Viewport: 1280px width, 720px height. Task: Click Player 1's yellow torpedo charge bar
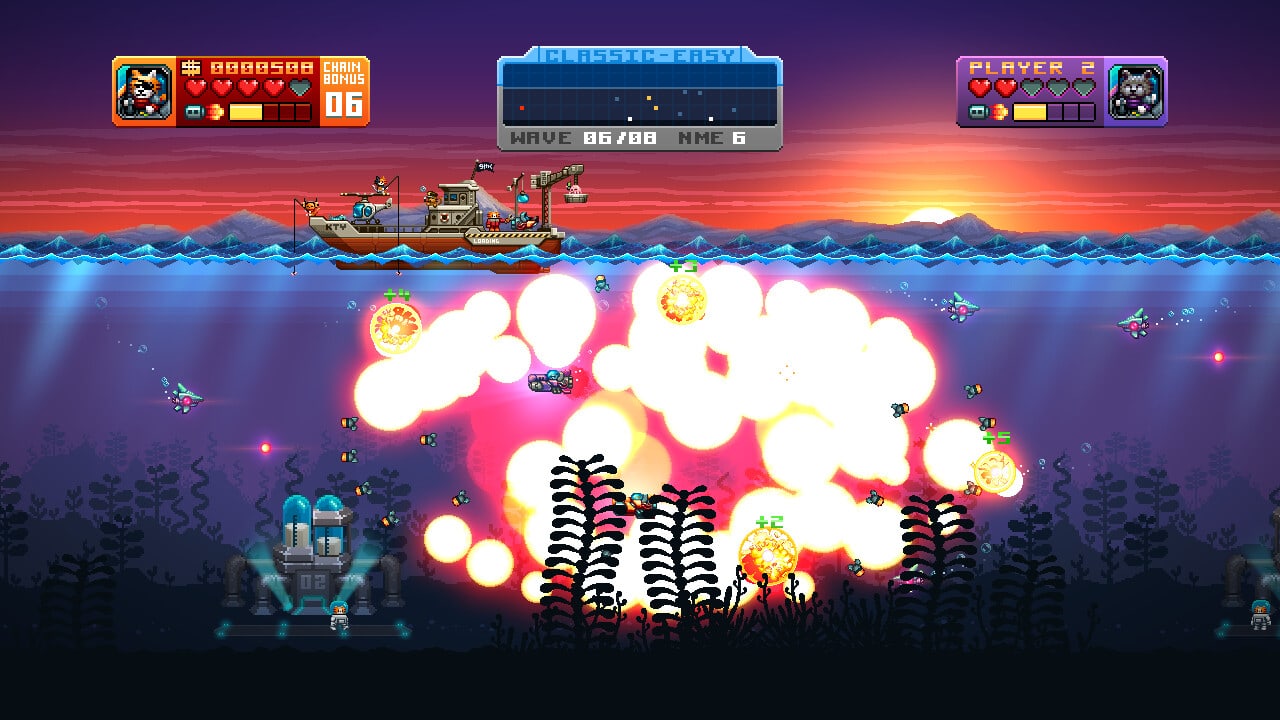click(245, 112)
